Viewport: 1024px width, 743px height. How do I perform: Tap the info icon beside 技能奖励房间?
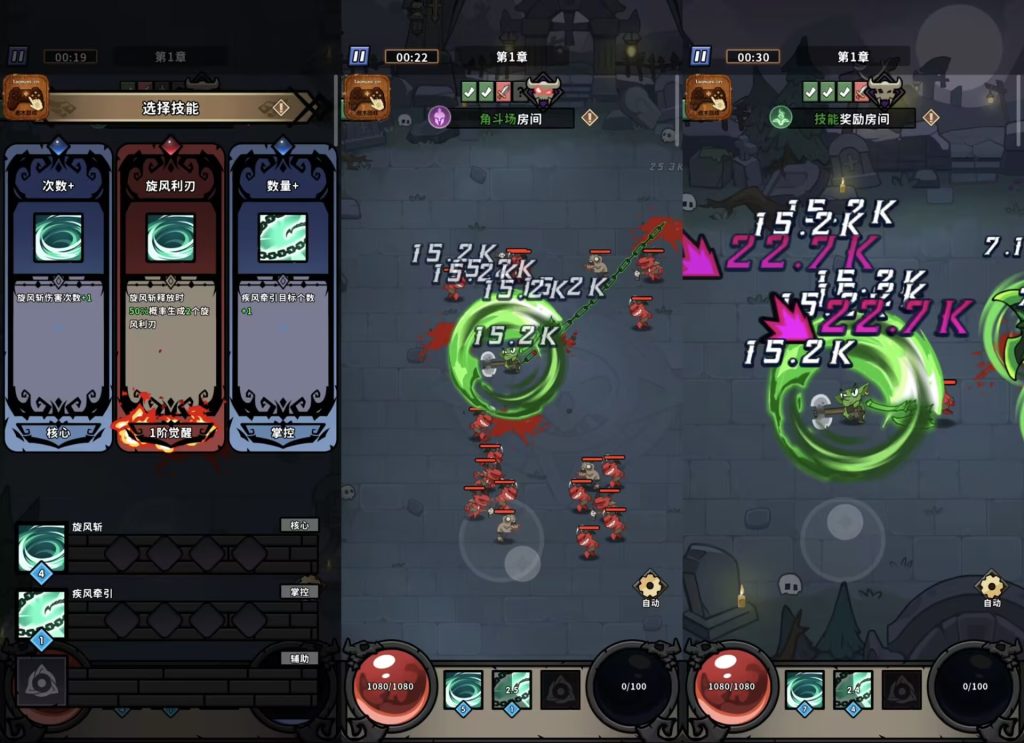point(931,118)
